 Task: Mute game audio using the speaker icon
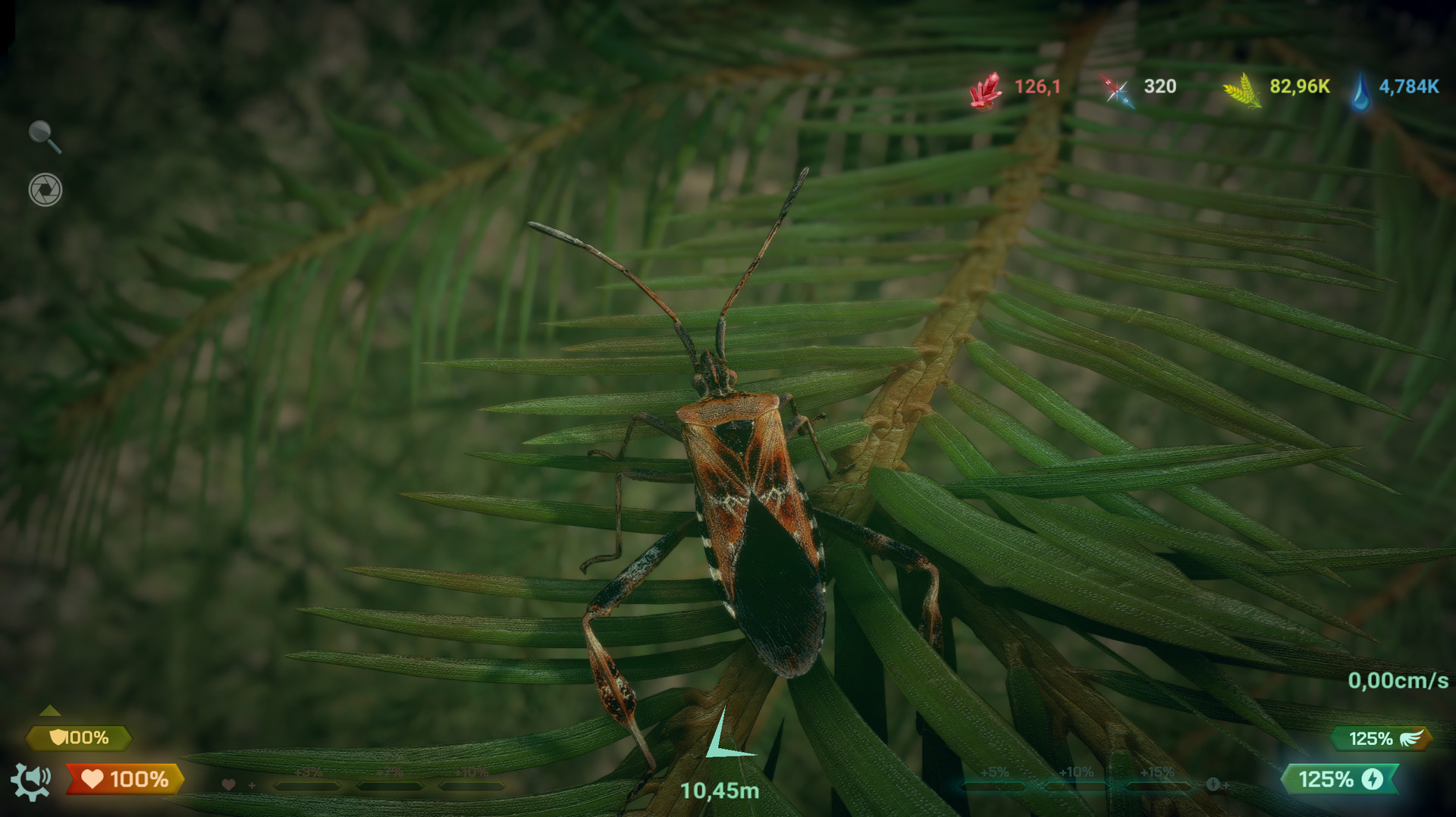[38, 775]
